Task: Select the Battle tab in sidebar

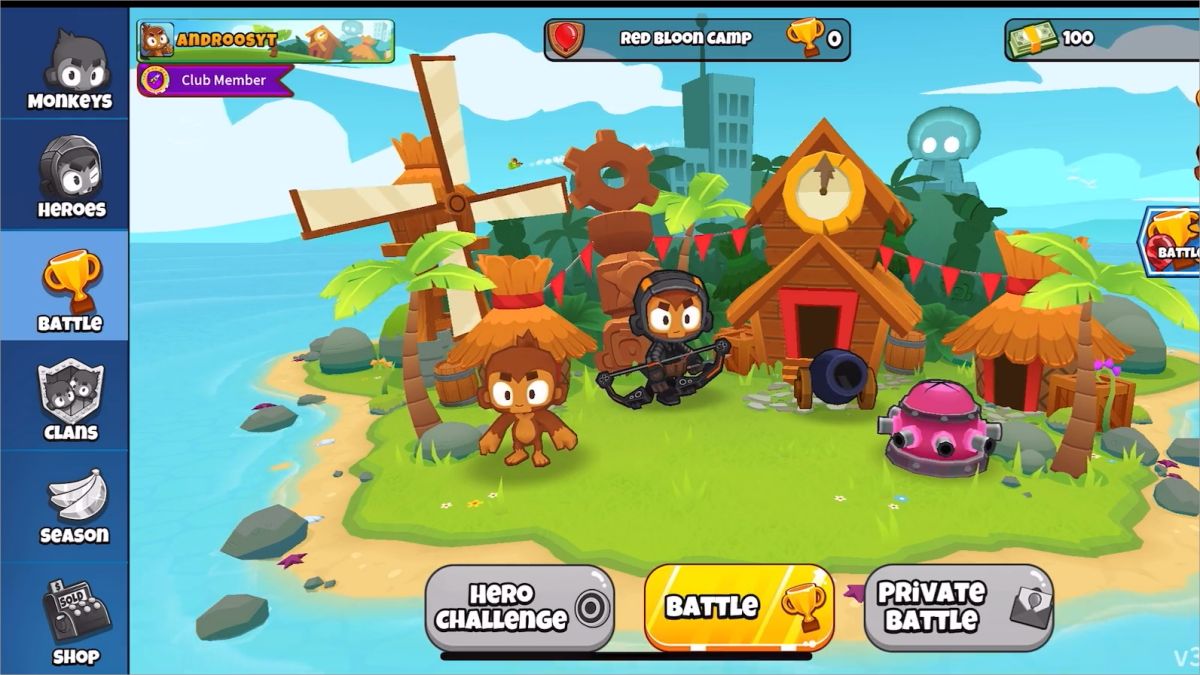Action: 68,290
